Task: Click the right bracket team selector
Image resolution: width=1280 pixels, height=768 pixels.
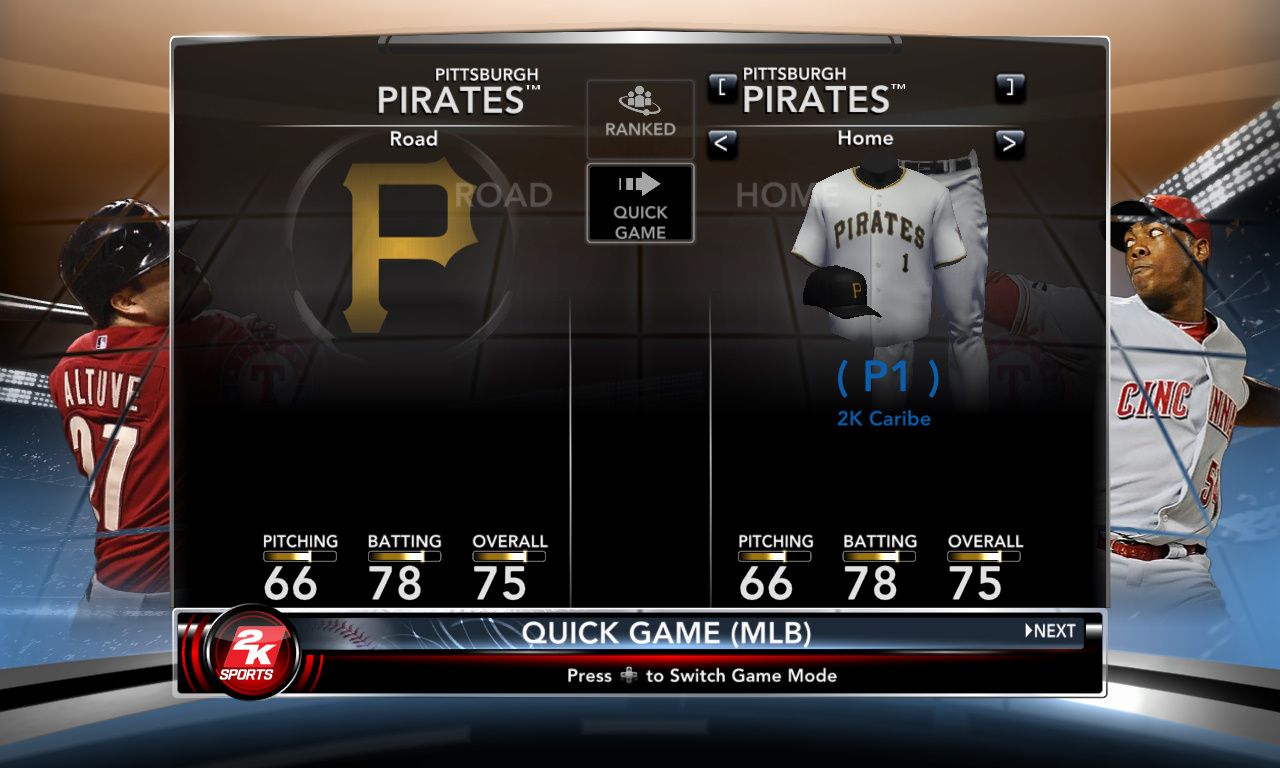Action: (1009, 87)
